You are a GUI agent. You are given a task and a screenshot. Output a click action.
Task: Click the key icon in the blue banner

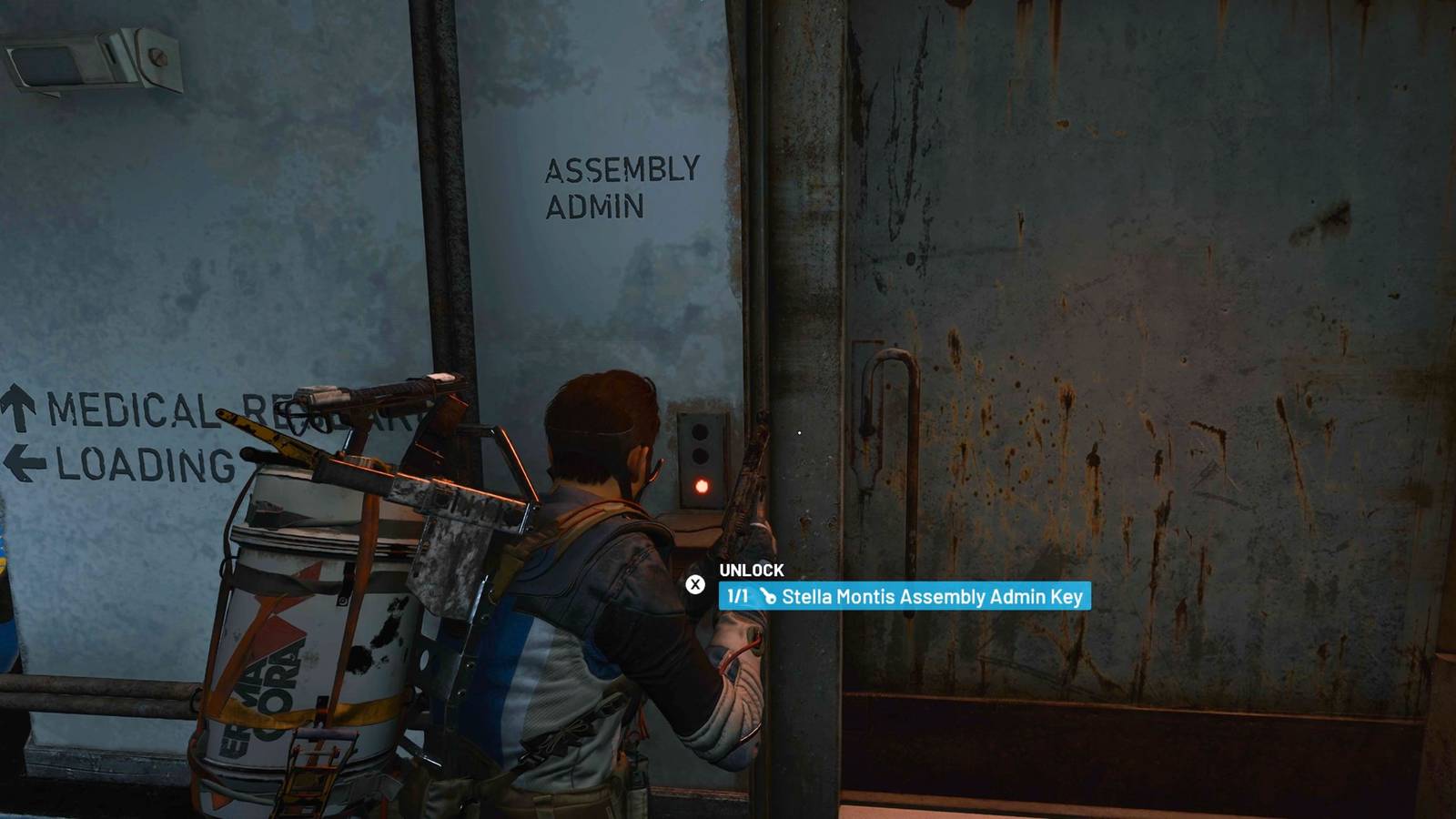769,597
